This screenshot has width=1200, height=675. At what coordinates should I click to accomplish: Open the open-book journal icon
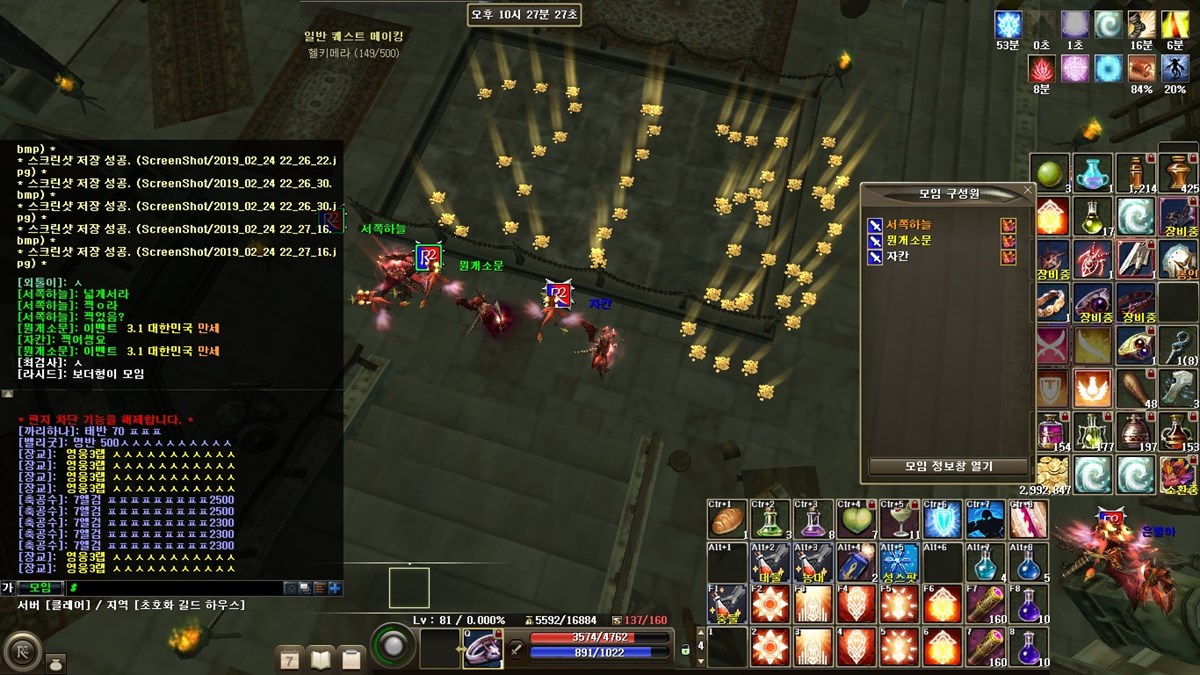click(320, 659)
